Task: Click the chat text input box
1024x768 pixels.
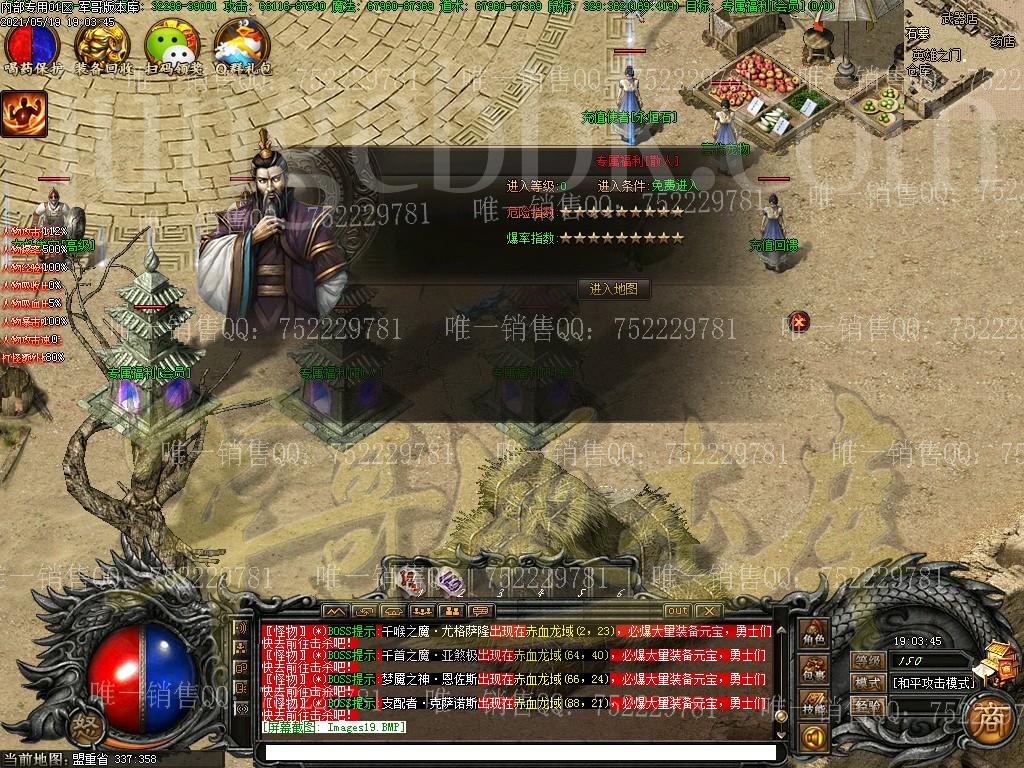Action: 518,751
